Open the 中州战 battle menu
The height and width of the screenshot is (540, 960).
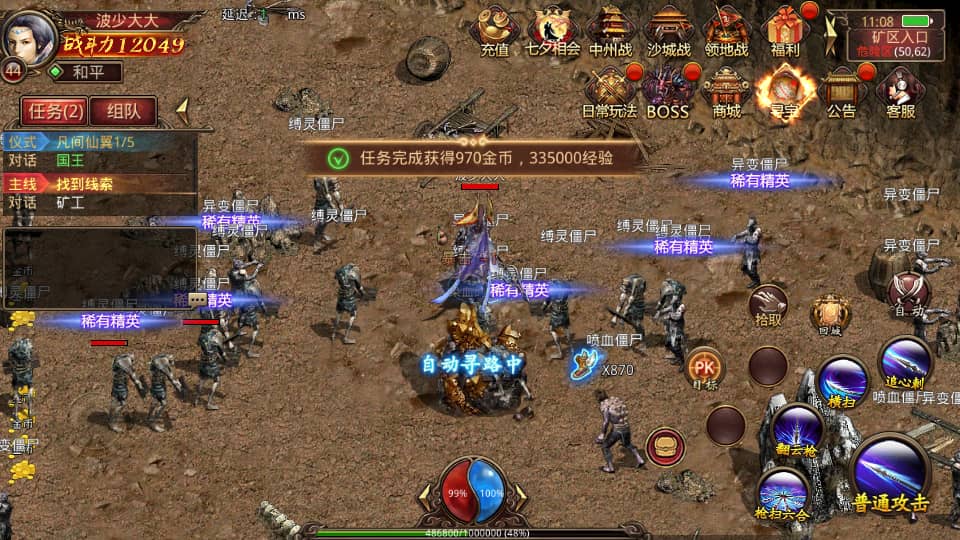pos(611,30)
